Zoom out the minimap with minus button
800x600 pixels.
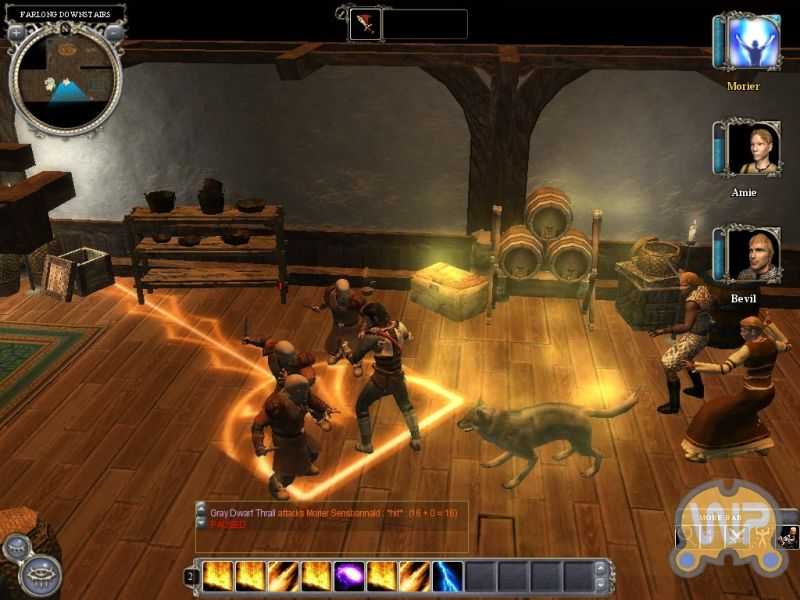tap(116, 32)
